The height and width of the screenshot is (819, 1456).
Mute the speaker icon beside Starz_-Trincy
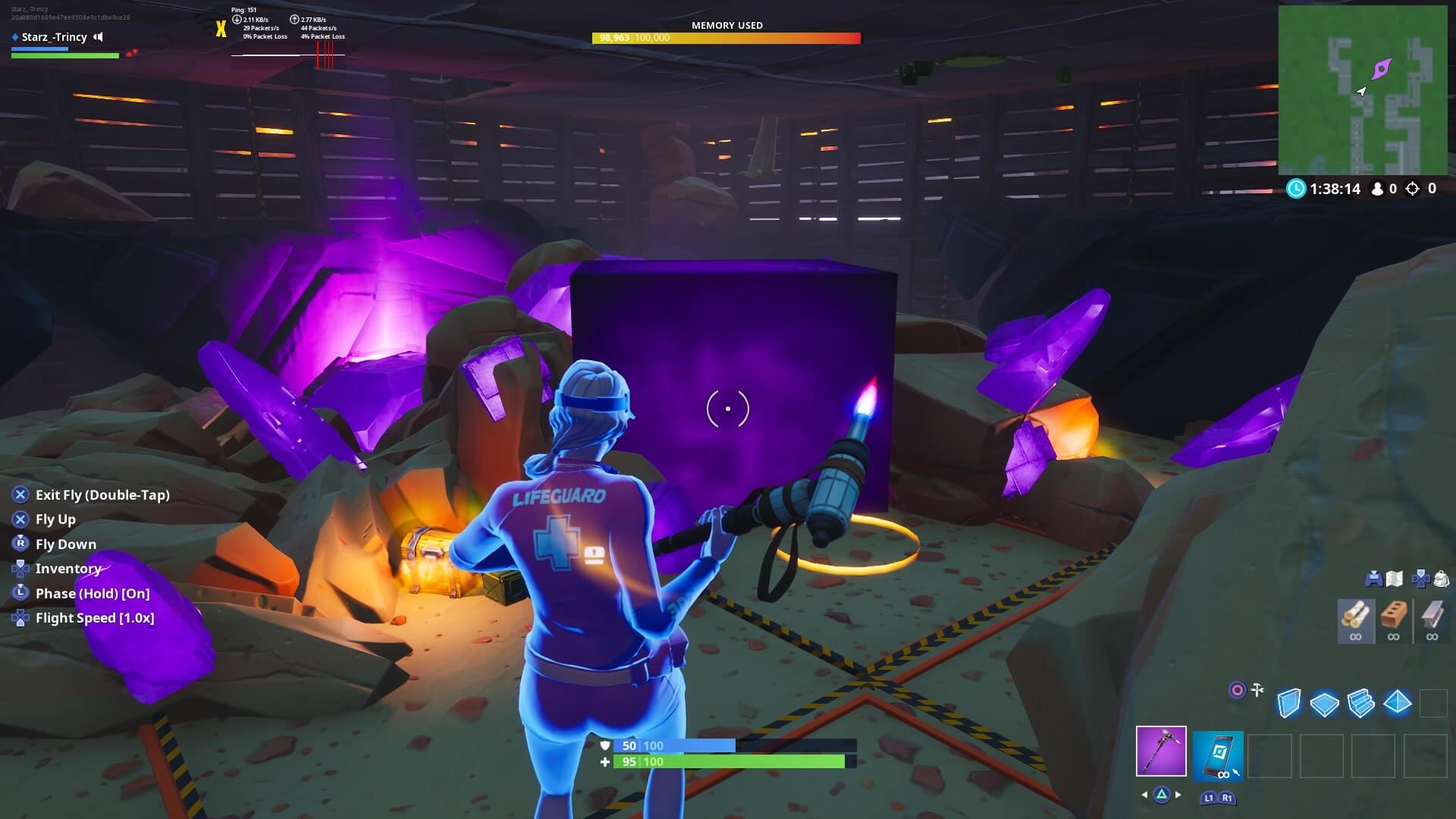pos(98,36)
